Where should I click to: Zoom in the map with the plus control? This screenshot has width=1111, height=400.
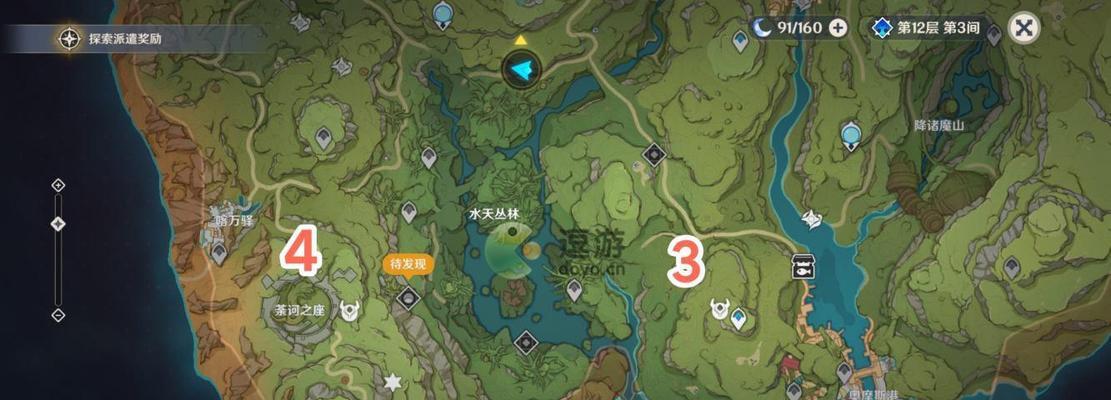[x=58, y=185]
